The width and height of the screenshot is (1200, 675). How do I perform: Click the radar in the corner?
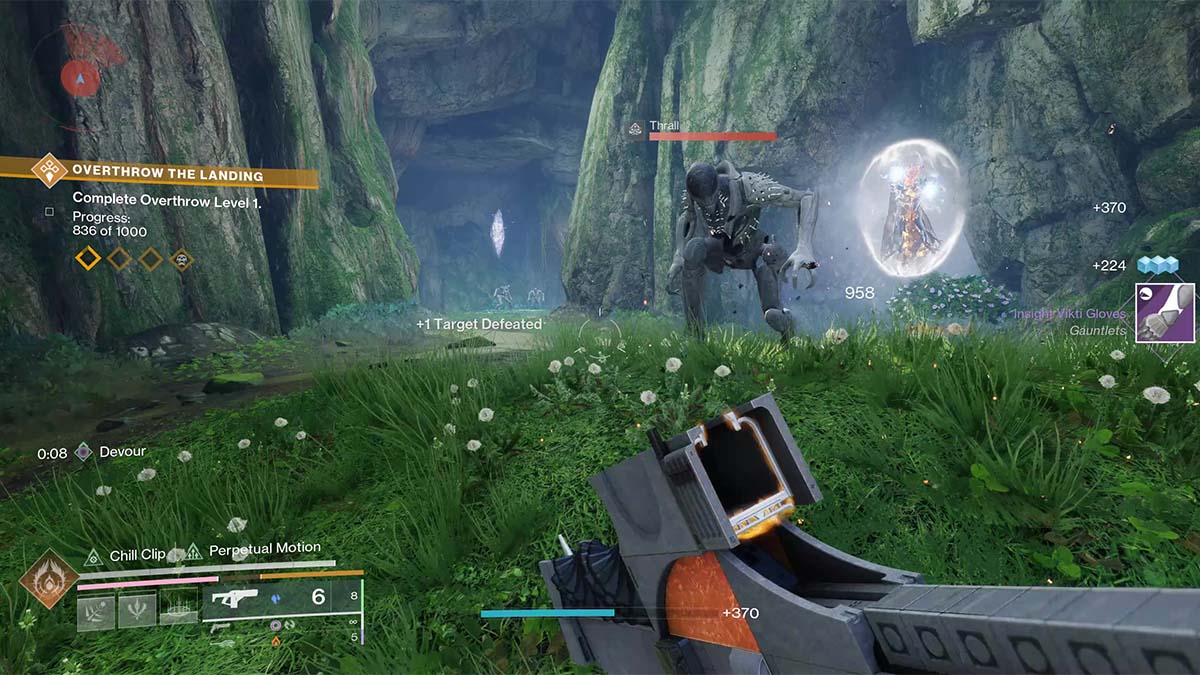pos(80,75)
